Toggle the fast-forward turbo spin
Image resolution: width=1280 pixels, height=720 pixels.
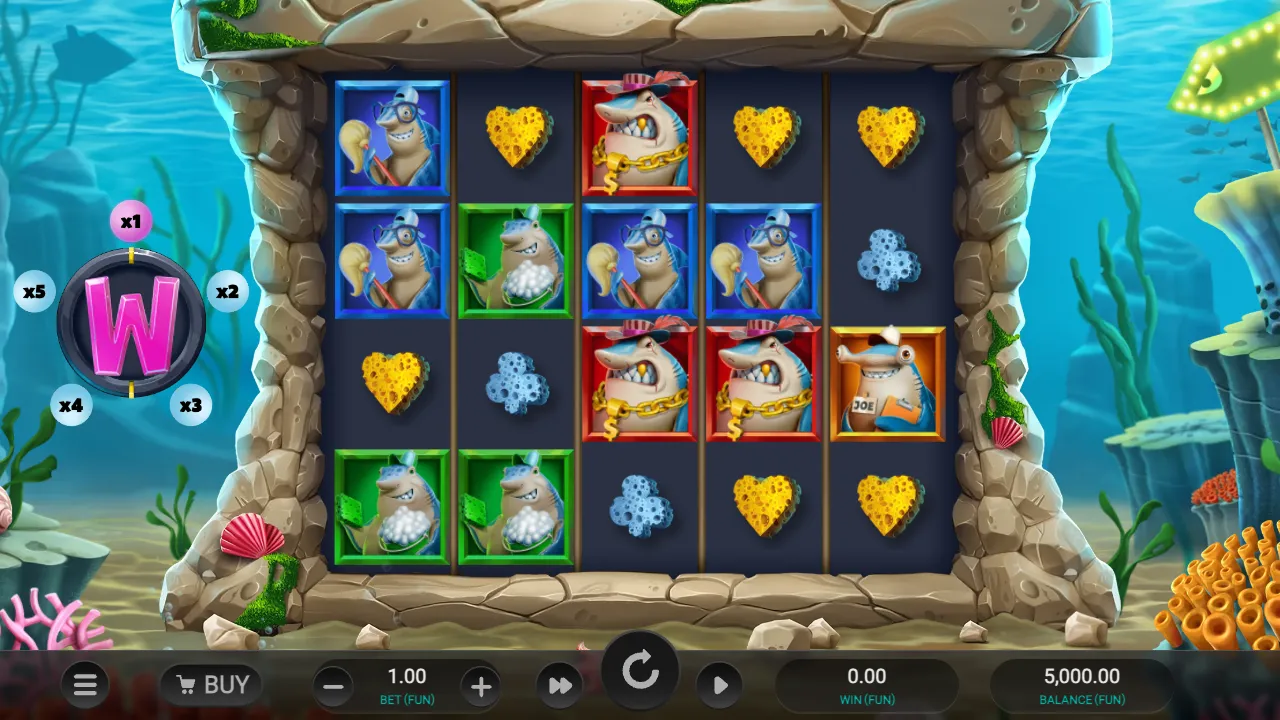(x=560, y=686)
